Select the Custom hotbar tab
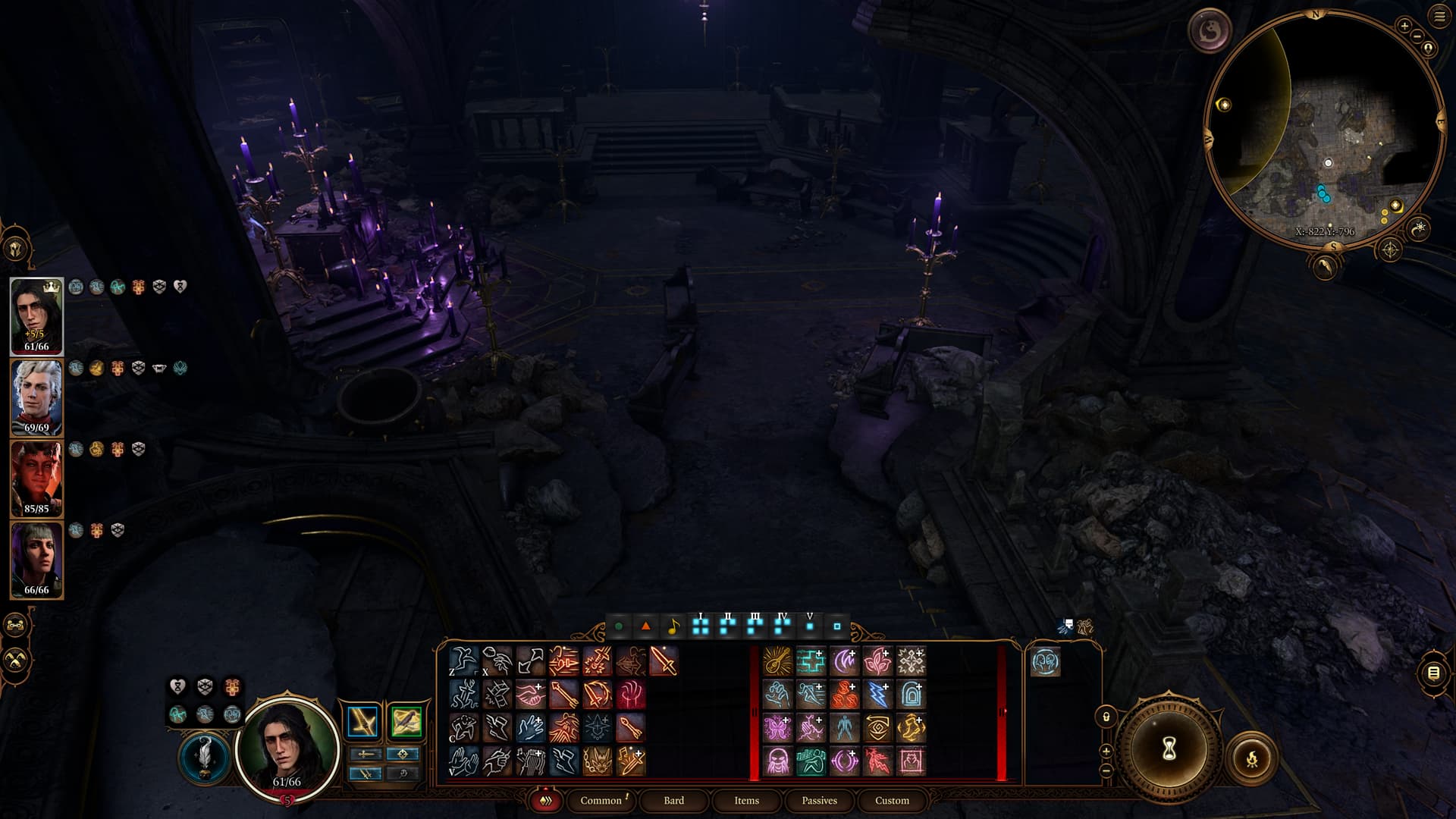The height and width of the screenshot is (819, 1456). [892, 800]
